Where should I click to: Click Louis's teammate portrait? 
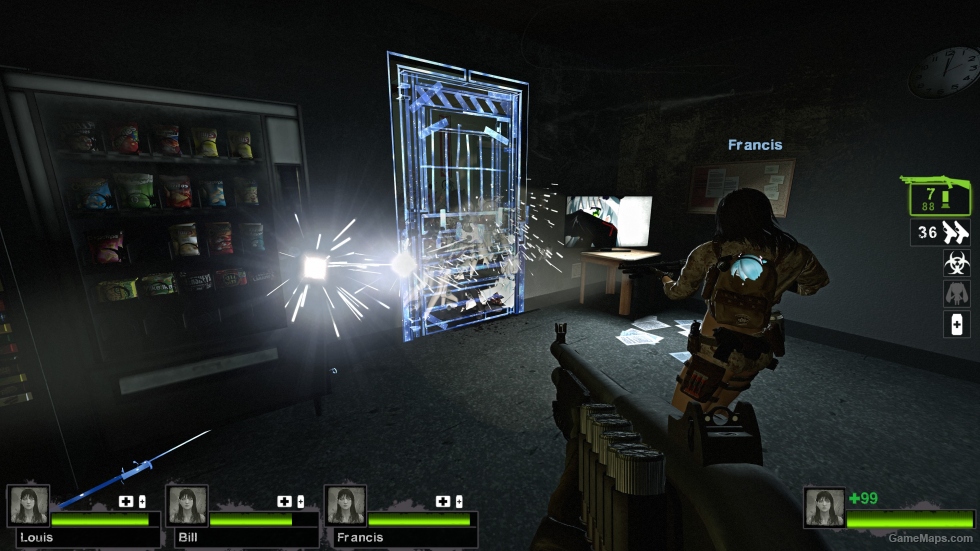pyautogui.click(x=28, y=506)
